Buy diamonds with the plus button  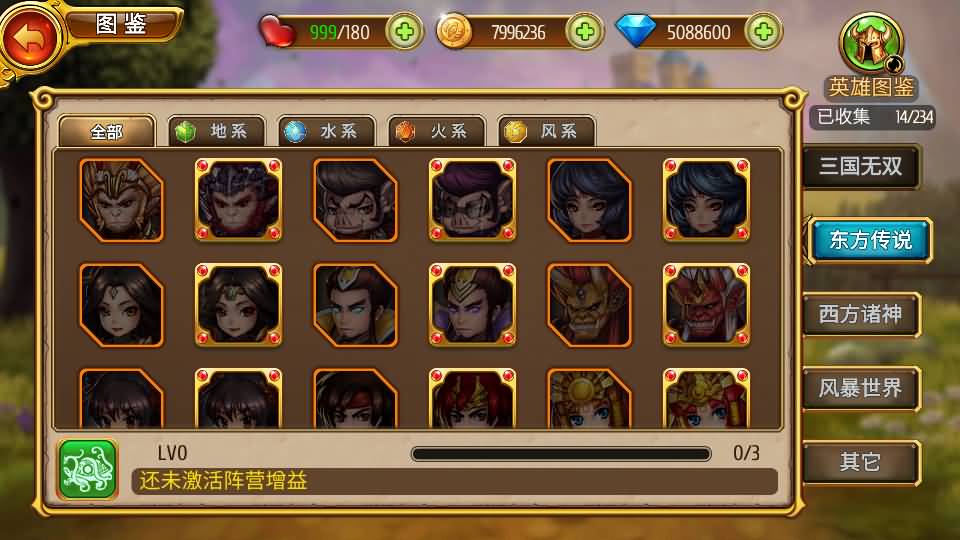[763, 32]
